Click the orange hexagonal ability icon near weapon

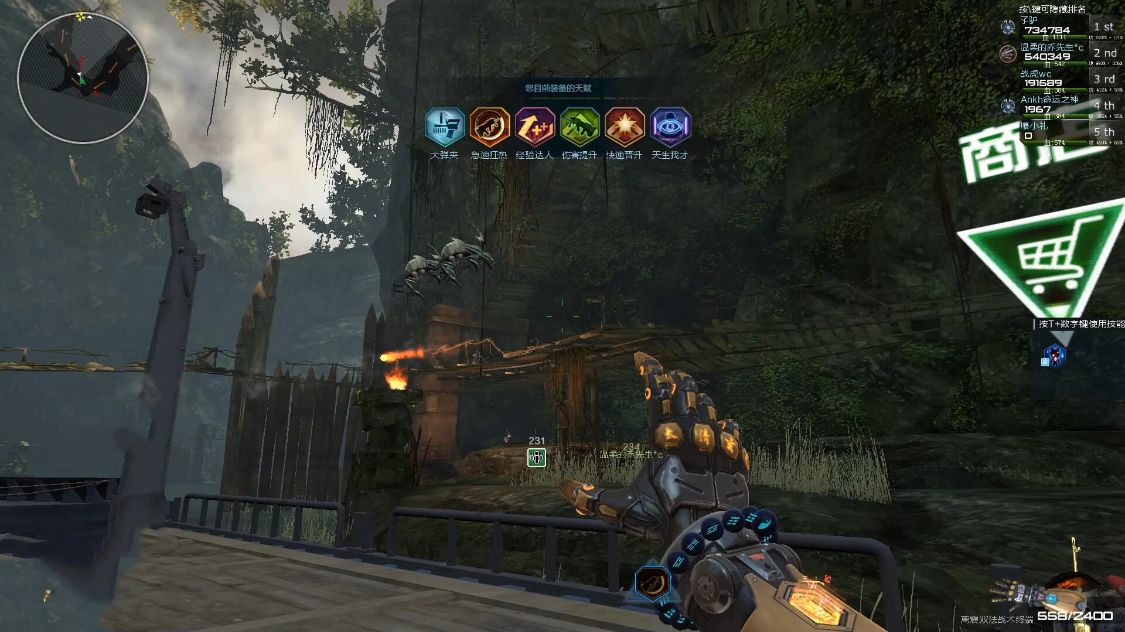point(652,582)
